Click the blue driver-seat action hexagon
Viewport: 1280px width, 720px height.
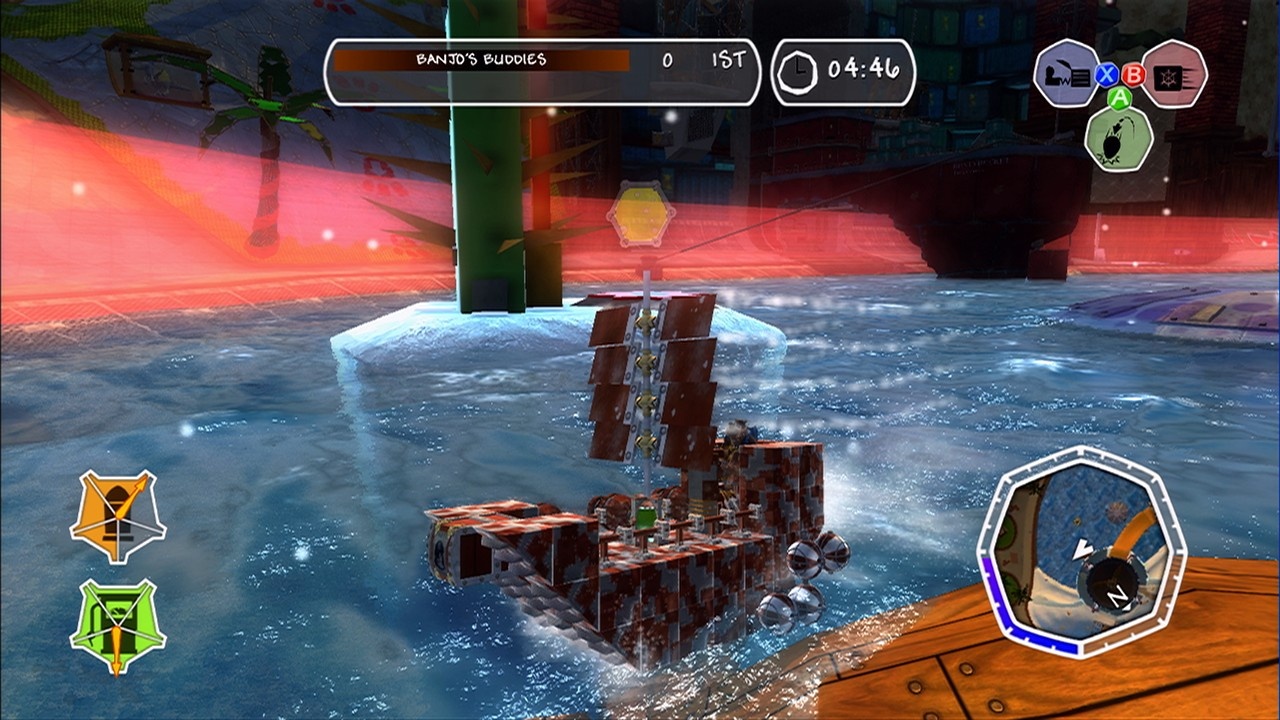point(1066,73)
